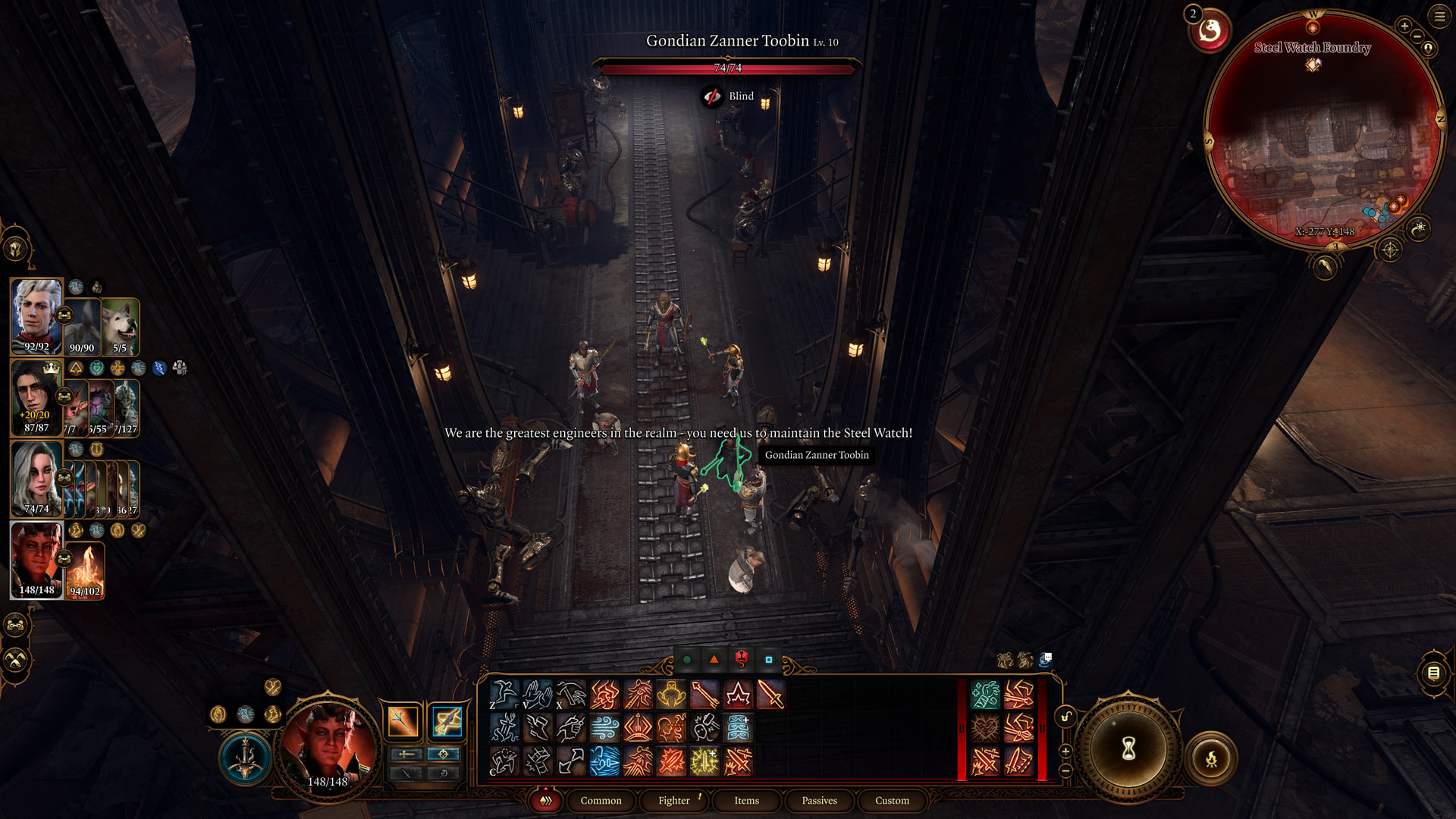Screen dimensions: 1456x819
Task: Show the Items hotbar tab
Action: pos(746,800)
